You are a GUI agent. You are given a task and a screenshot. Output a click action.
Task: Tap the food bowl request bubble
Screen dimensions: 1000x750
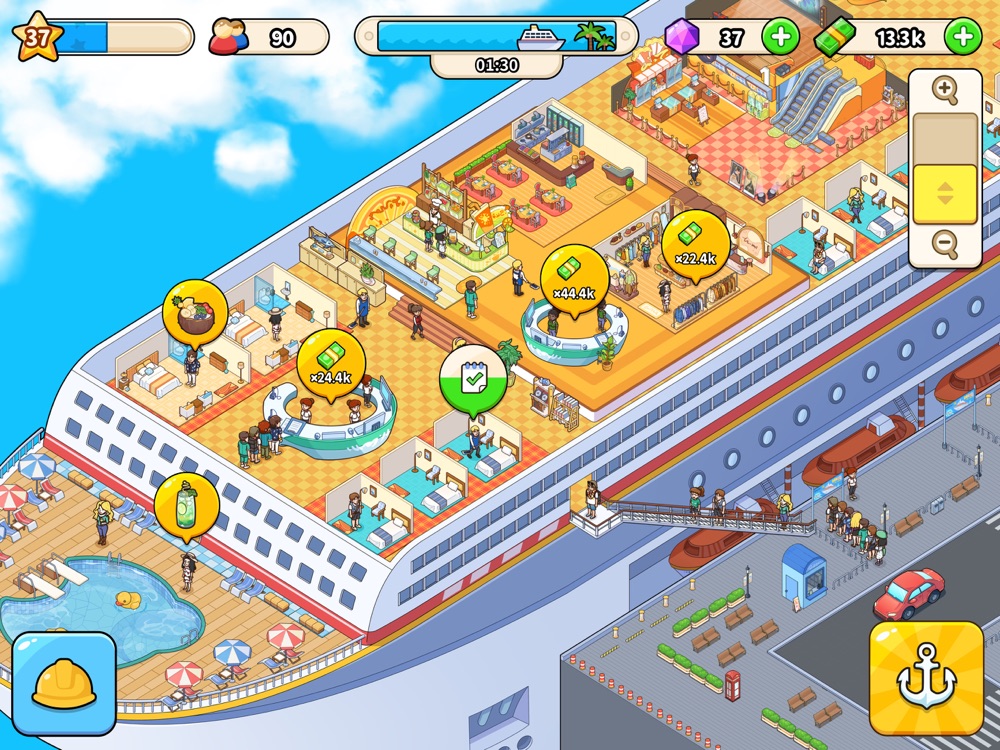[x=195, y=312]
